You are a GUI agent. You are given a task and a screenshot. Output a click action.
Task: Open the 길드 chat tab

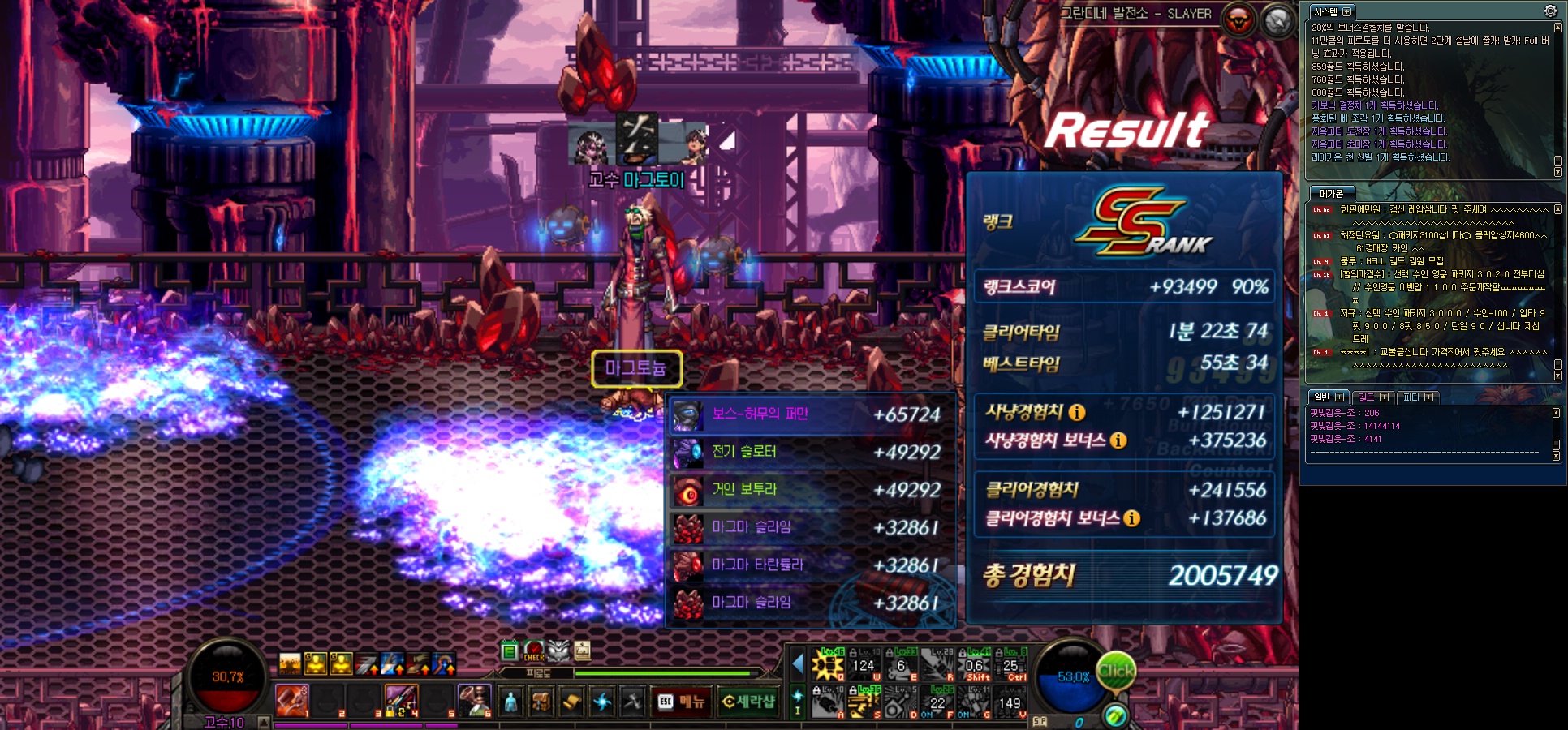[x=1372, y=397]
